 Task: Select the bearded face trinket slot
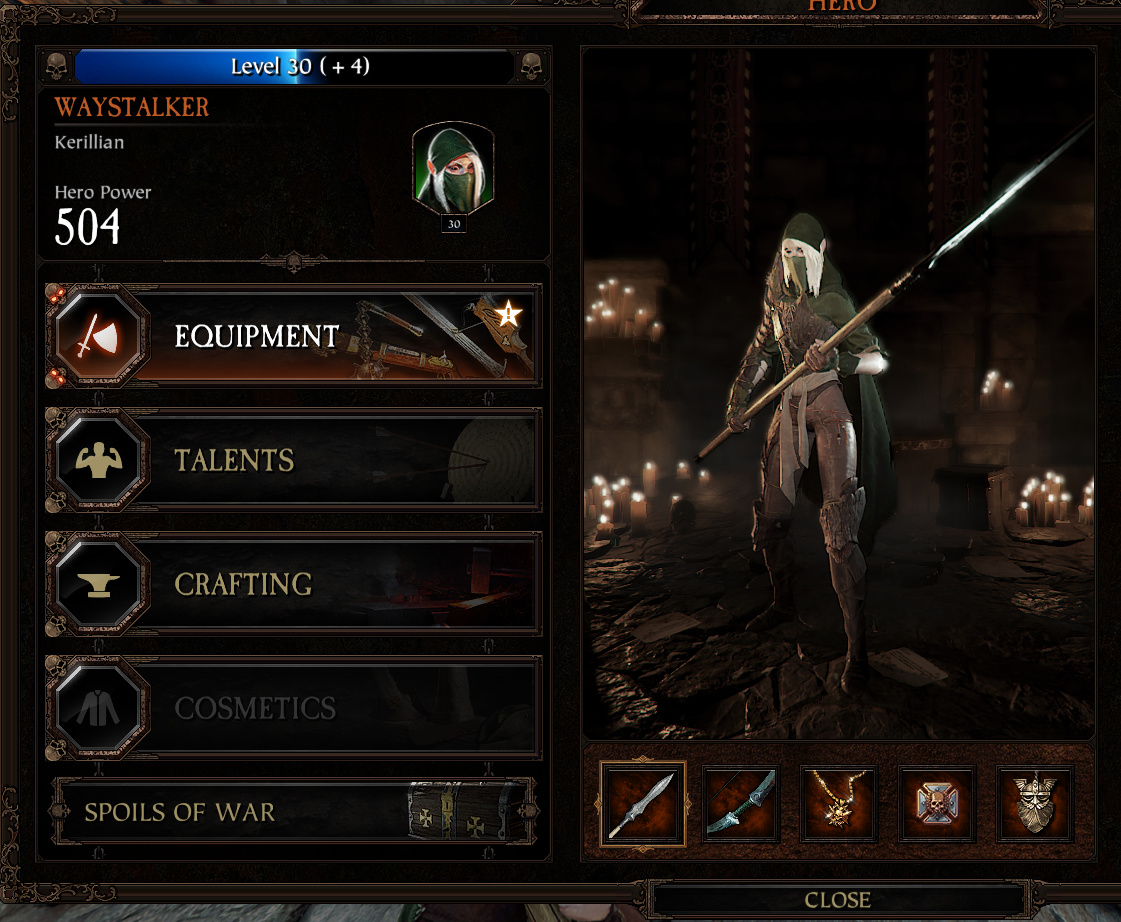pos(1035,804)
